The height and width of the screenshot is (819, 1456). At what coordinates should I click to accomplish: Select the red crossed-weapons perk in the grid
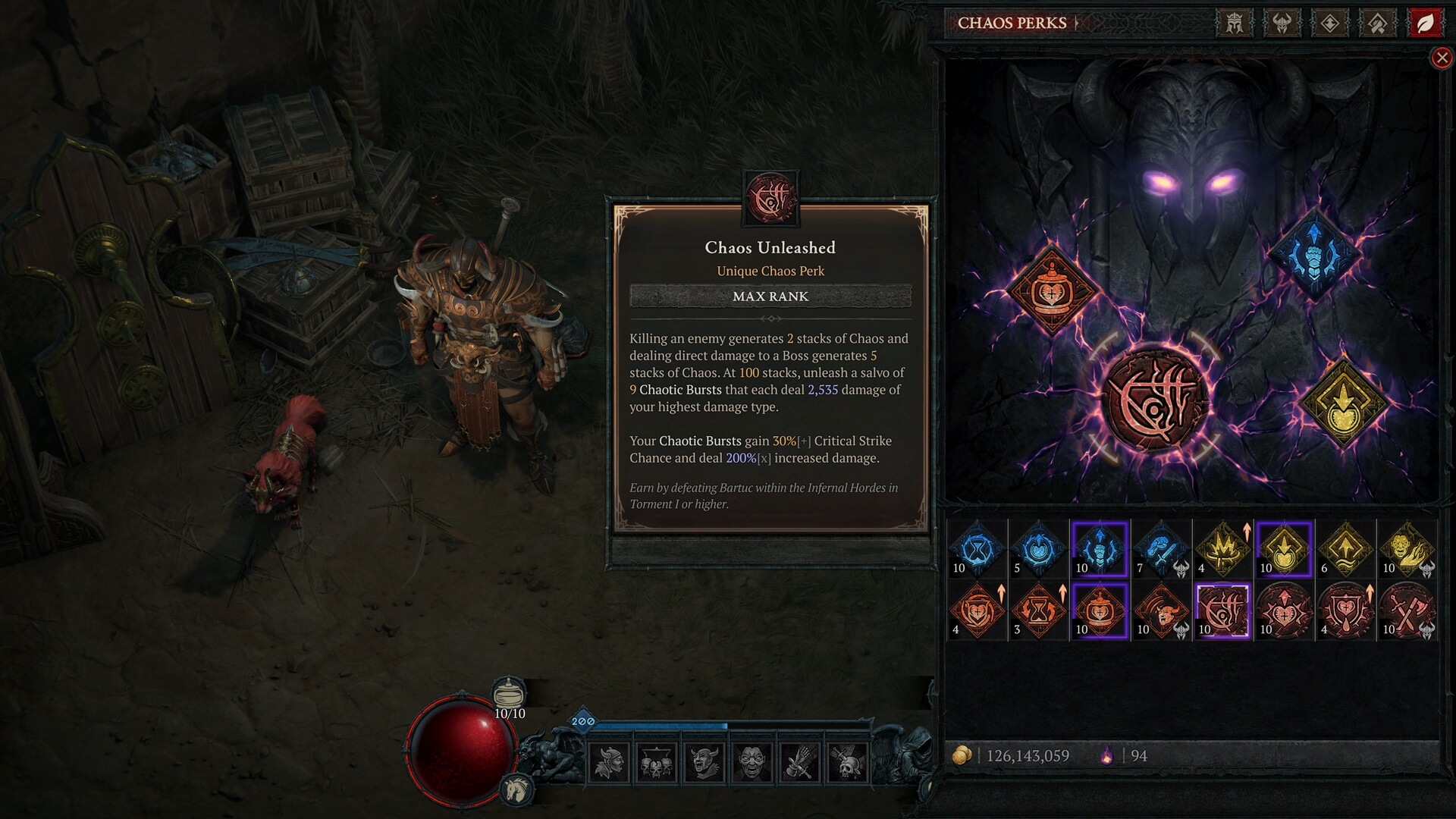pyautogui.click(x=1407, y=612)
